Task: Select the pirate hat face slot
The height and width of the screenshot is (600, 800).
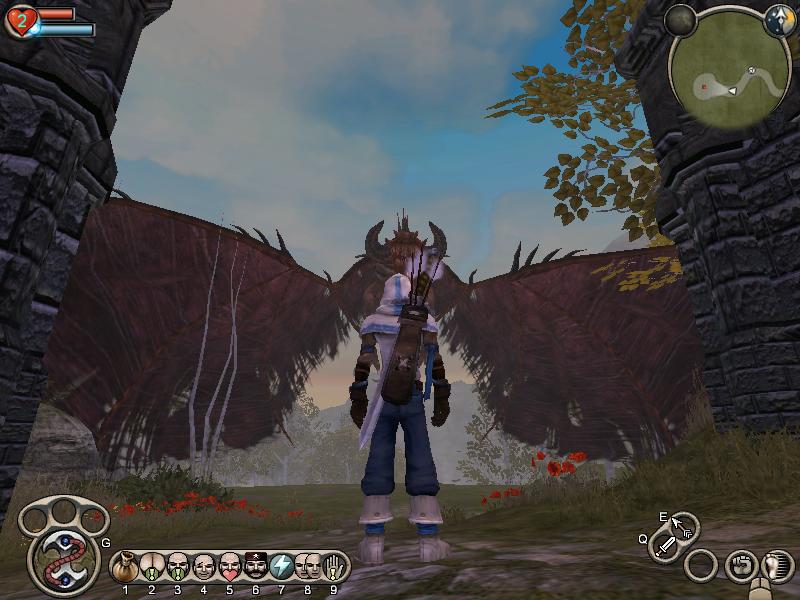Action: point(256,567)
